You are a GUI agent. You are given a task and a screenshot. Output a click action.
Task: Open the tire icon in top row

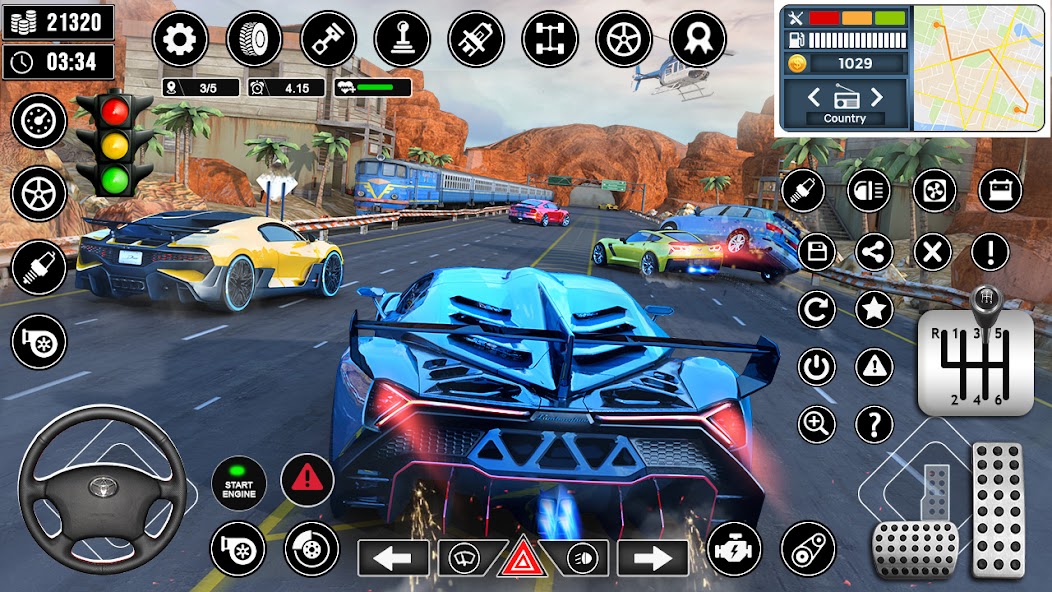point(254,39)
